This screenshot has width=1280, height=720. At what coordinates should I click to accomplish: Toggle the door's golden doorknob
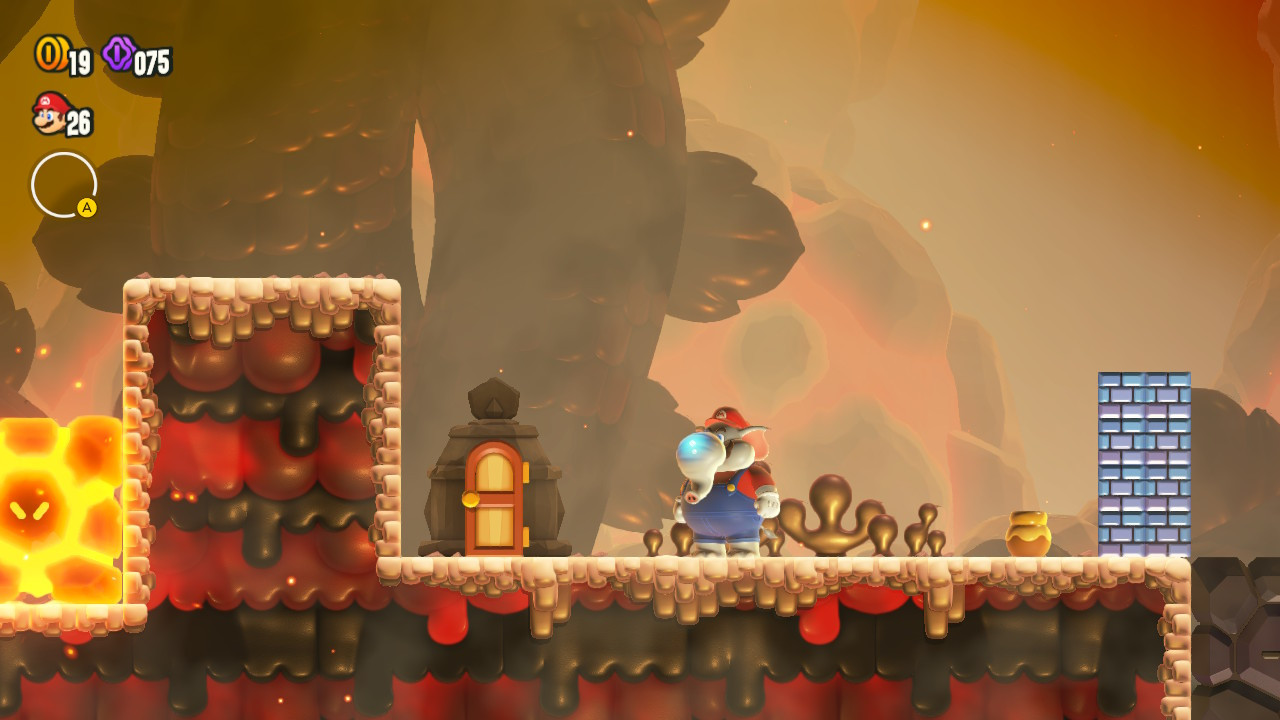(468, 500)
